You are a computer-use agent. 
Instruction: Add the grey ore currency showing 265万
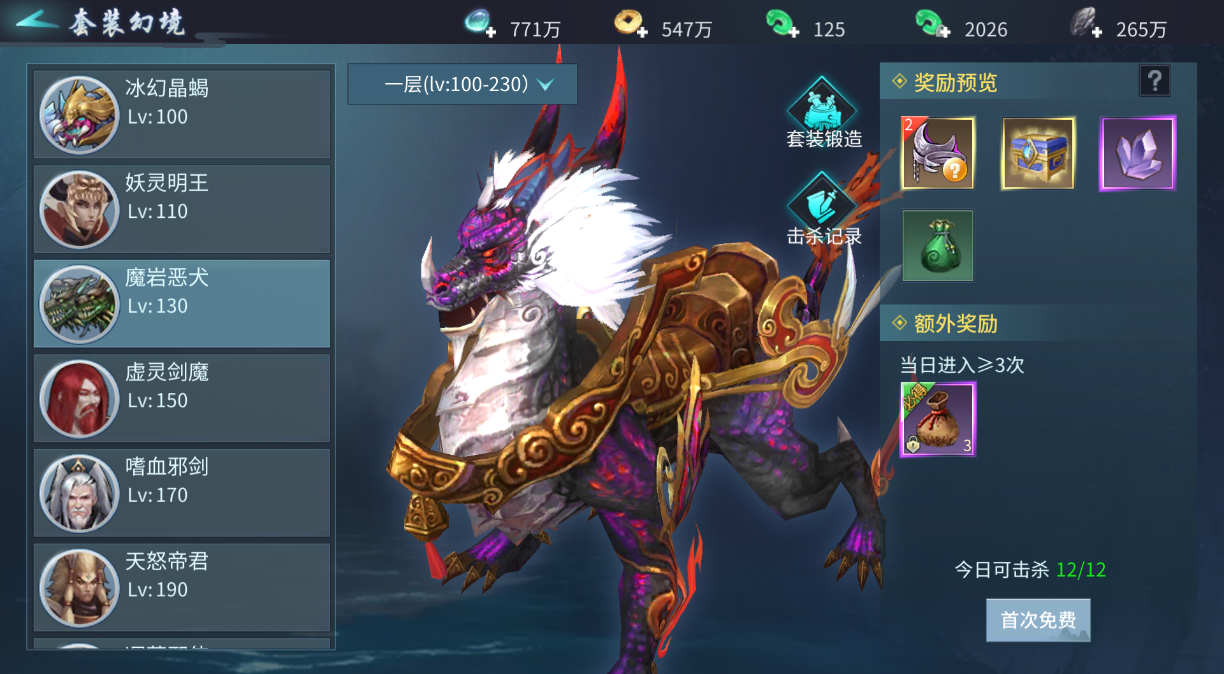pyautogui.click(x=1096, y=31)
